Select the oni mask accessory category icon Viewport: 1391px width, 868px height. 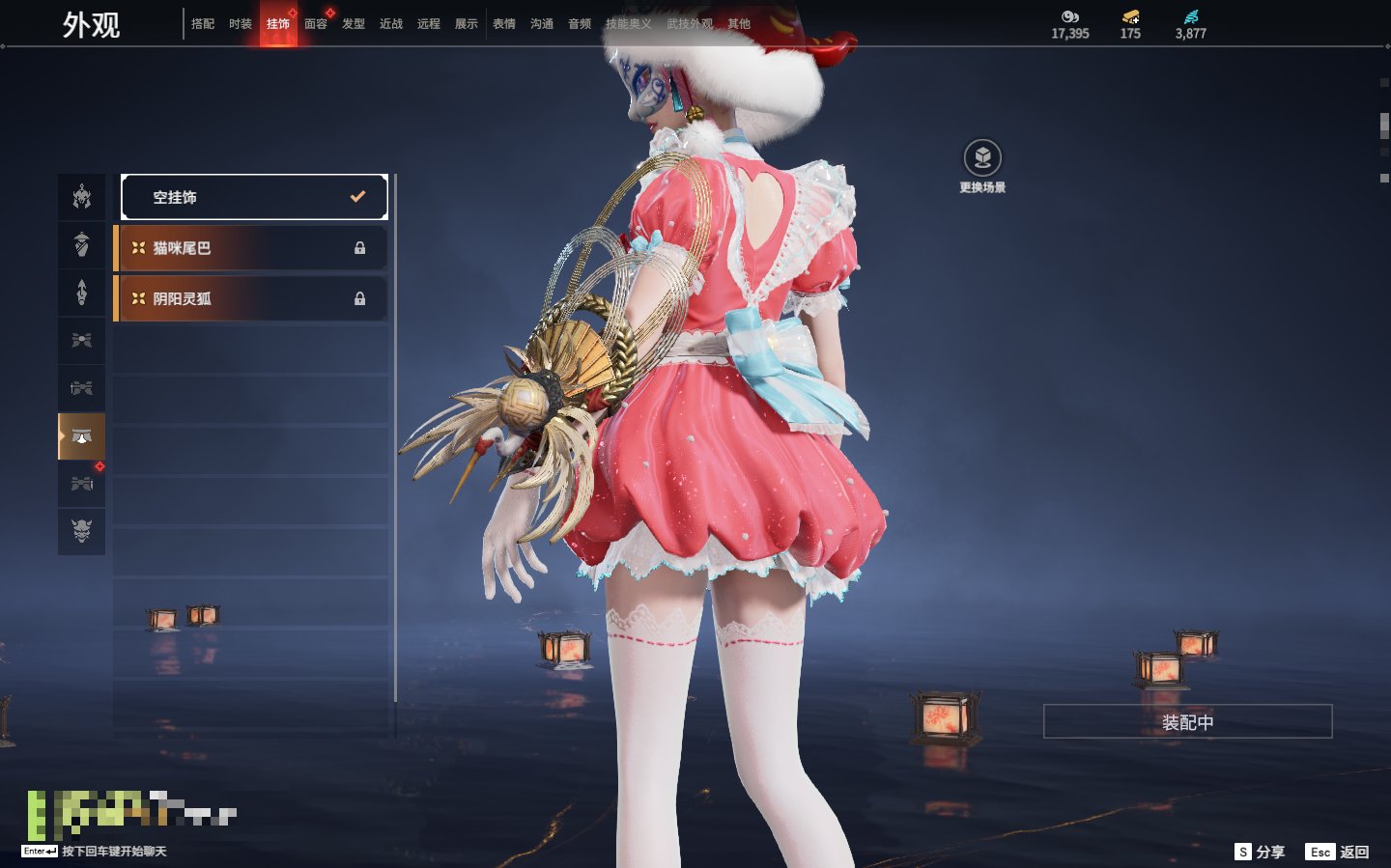coord(82,531)
